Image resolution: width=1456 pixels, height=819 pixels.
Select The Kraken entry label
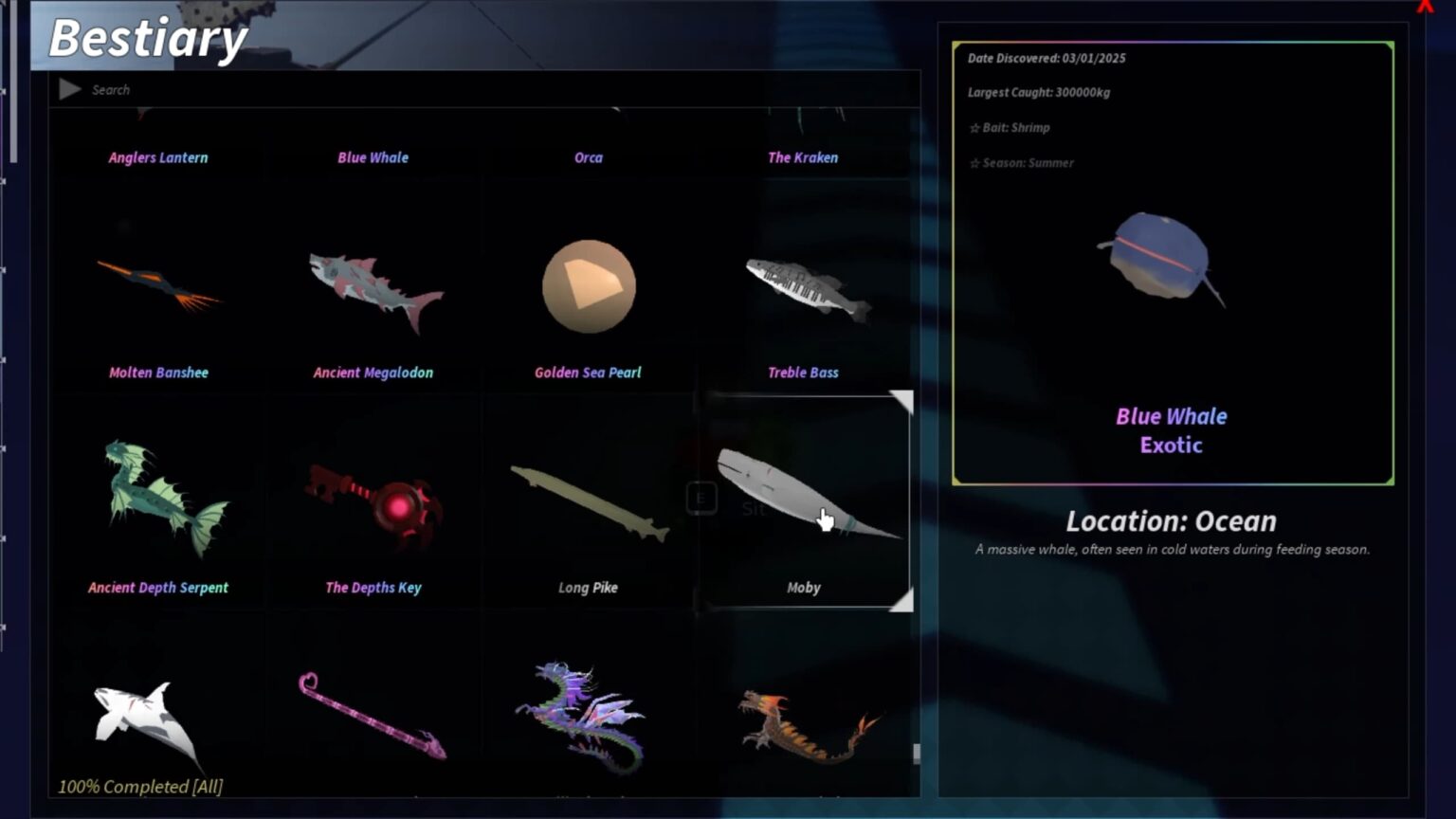803,157
